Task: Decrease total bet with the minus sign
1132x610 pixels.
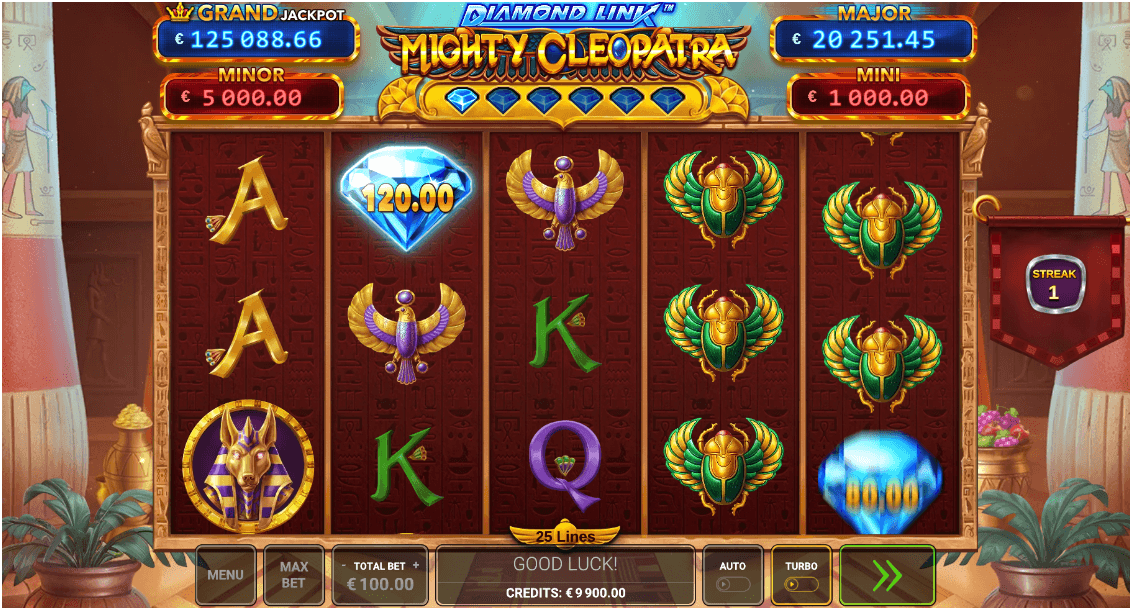Action: (x=344, y=566)
